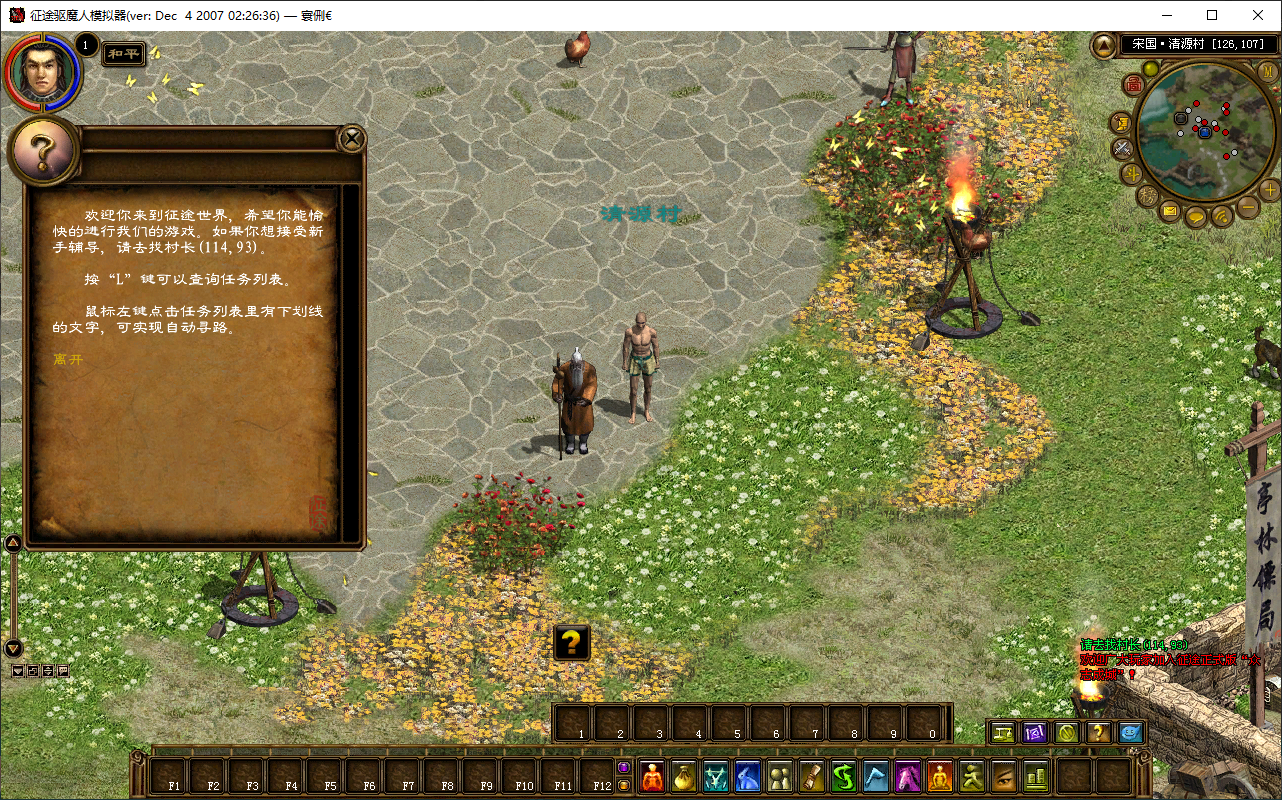Open the scroll quest icon on the toolbar
The image size is (1282, 800).
coord(812,776)
